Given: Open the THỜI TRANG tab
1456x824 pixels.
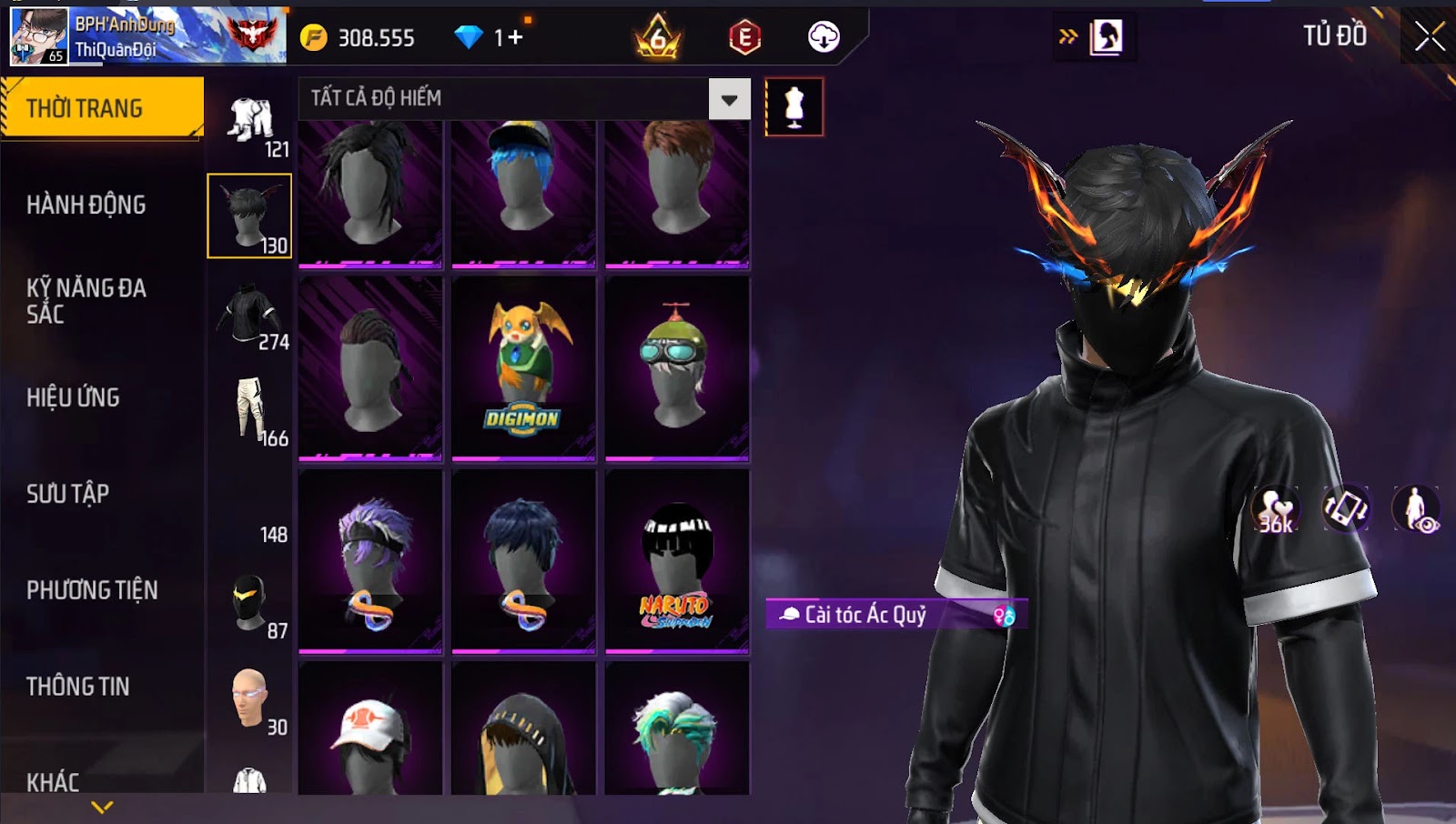Looking at the screenshot, I should [x=102, y=108].
